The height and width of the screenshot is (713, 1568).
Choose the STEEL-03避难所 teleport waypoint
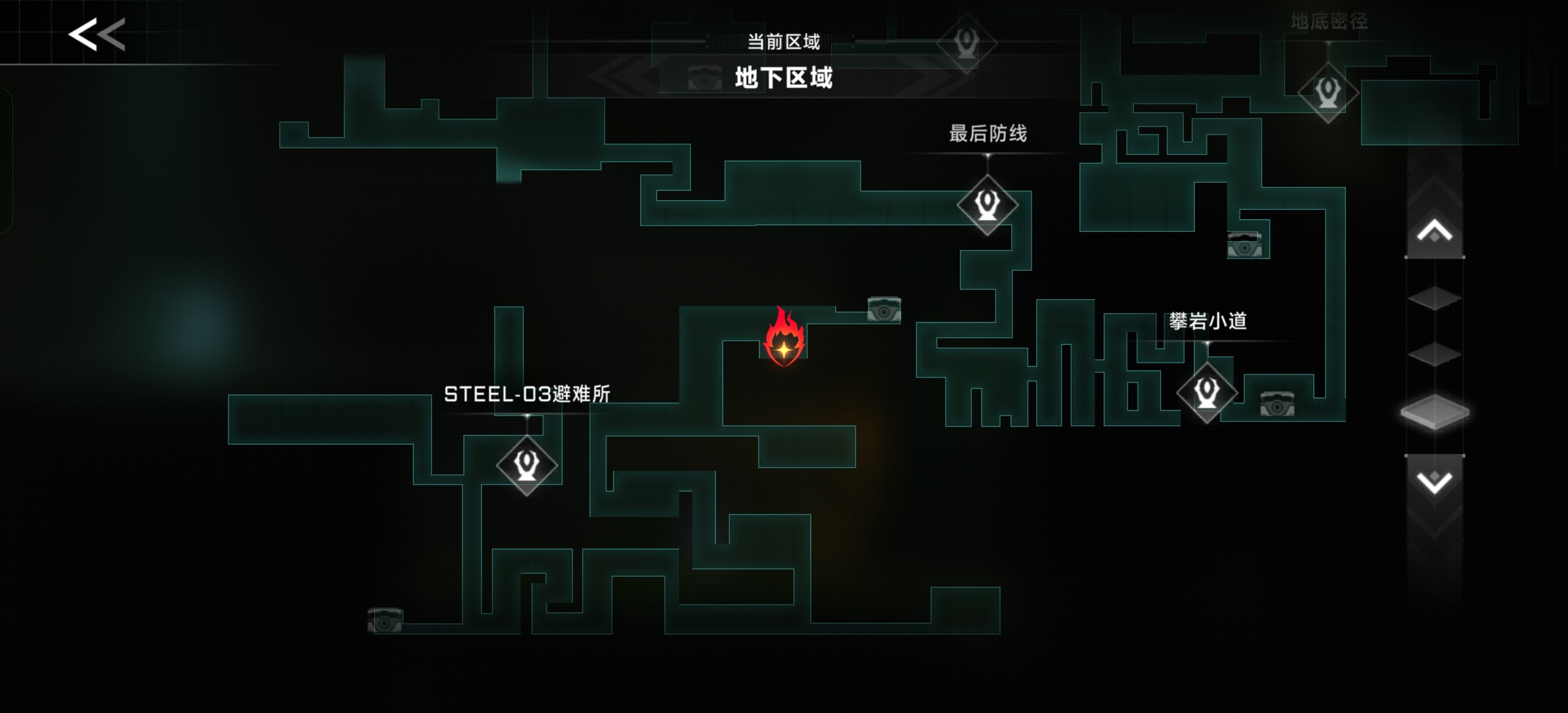tap(527, 465)
